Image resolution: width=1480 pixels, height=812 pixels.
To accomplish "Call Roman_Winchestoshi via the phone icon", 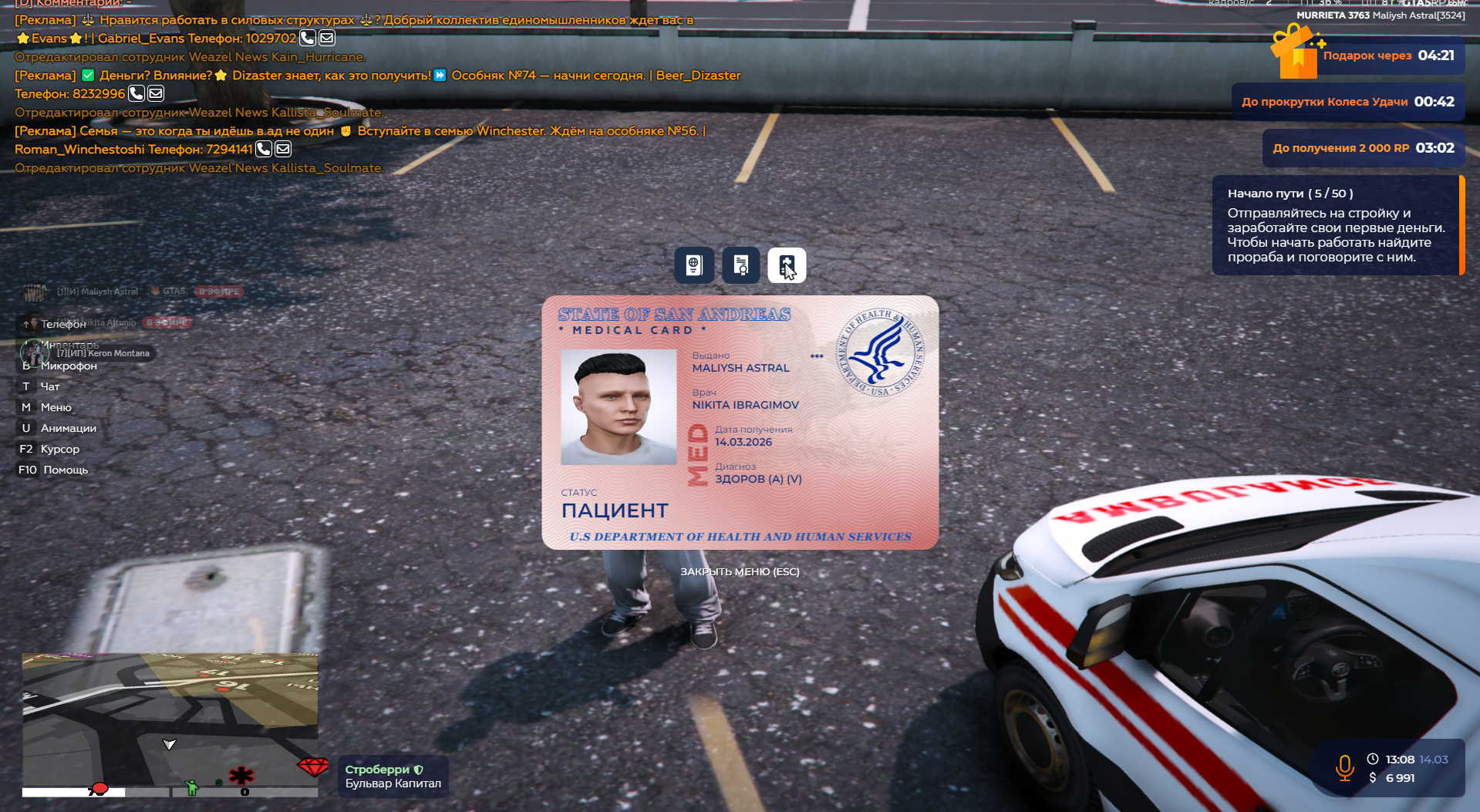I will (x=263, y=149).
